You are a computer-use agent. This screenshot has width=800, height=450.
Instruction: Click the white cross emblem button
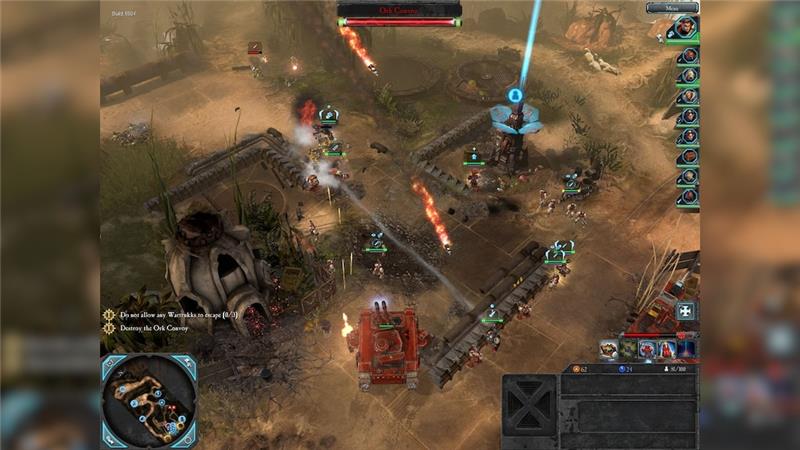click(685, 311)
